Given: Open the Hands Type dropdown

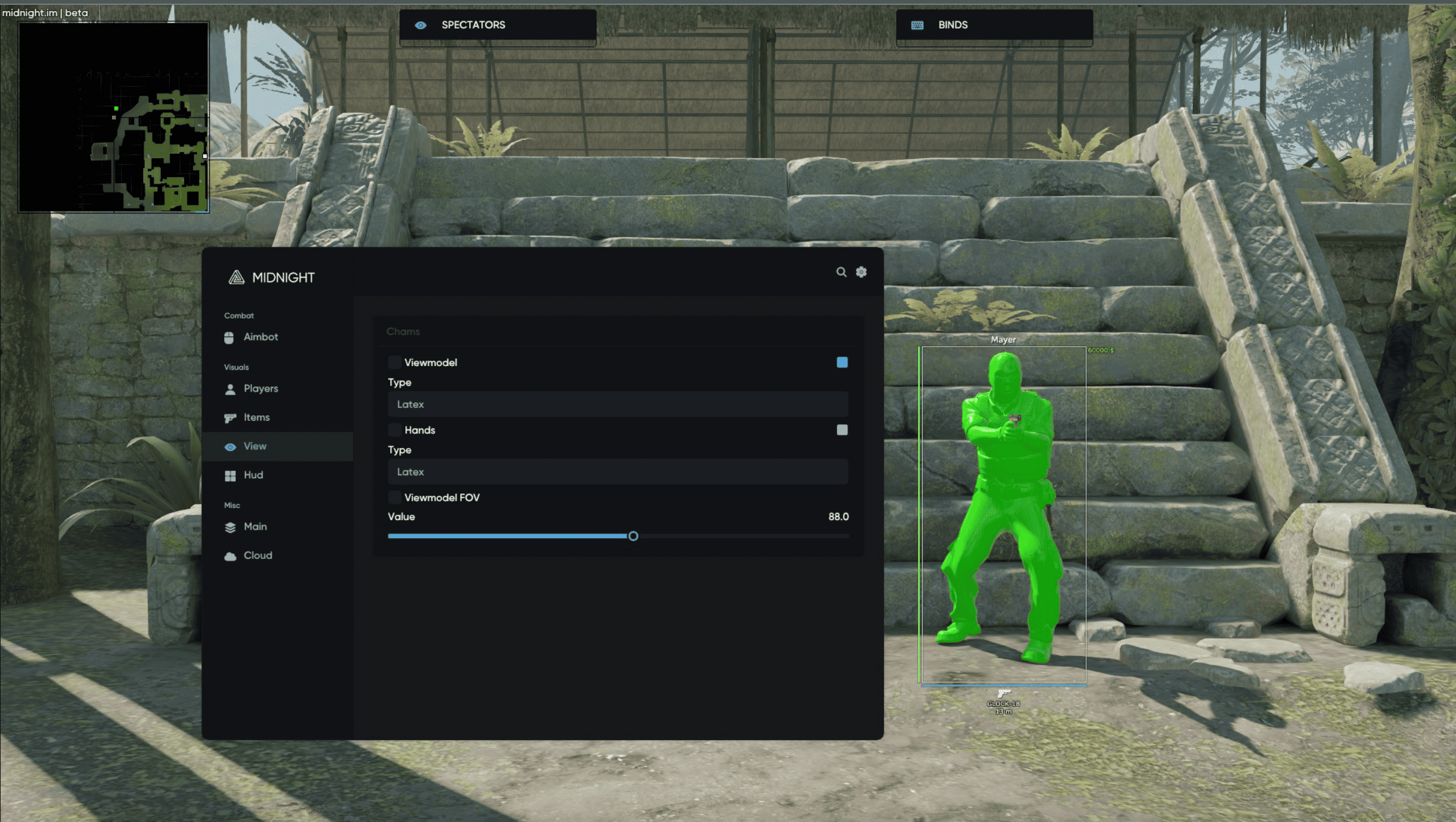Looking at the screenshot, I should tap(617, 472).
